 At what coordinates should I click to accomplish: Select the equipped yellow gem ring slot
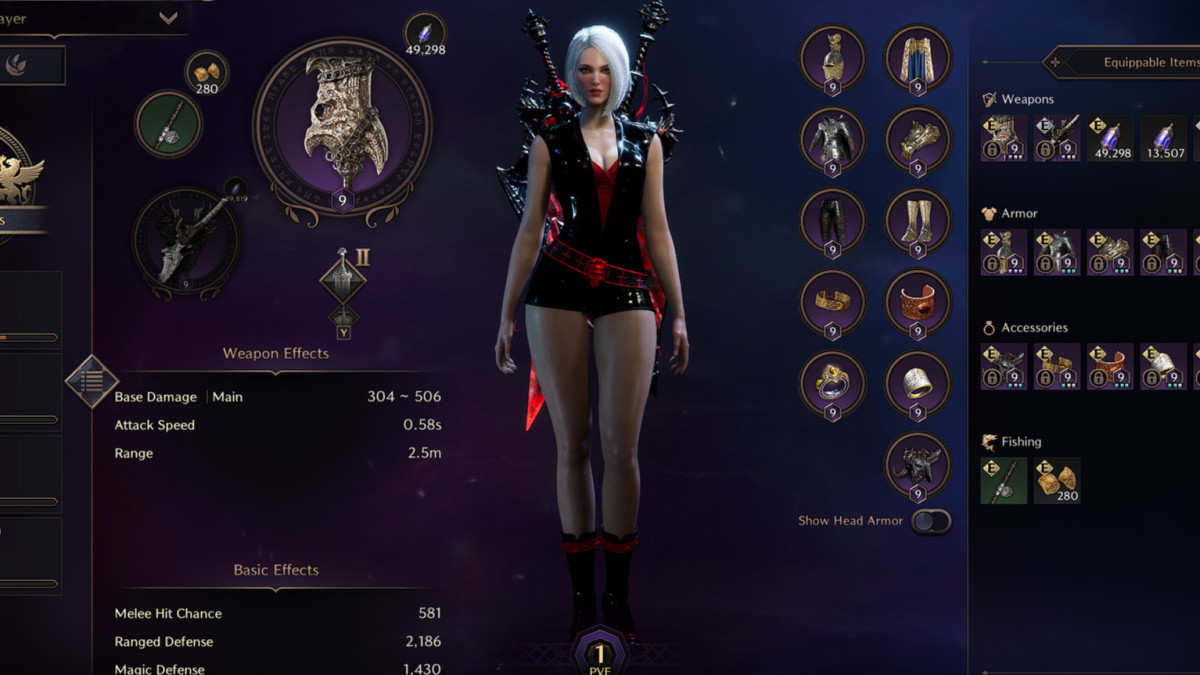(x=832, y=384)
